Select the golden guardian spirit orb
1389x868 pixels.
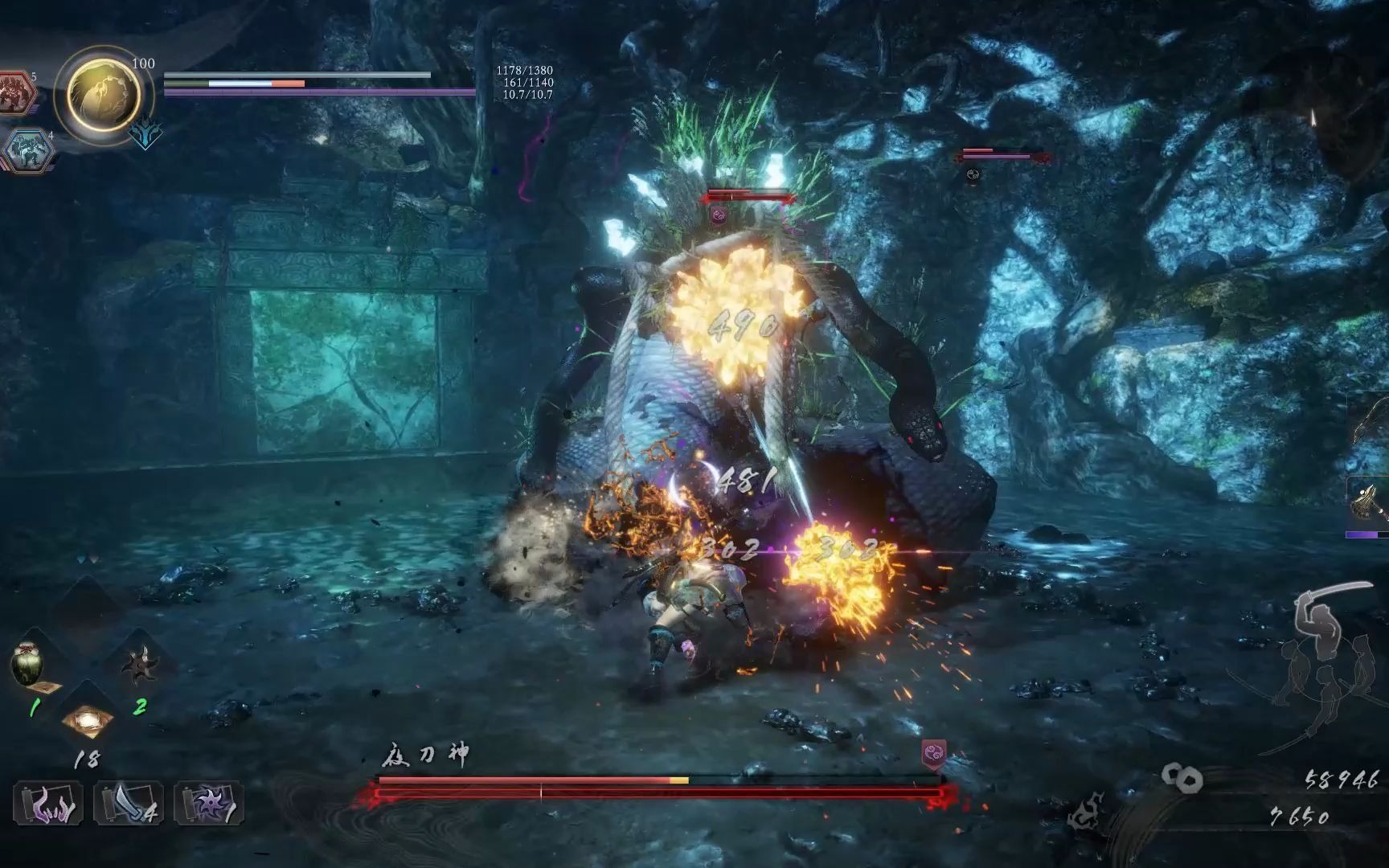coord(103,95)
